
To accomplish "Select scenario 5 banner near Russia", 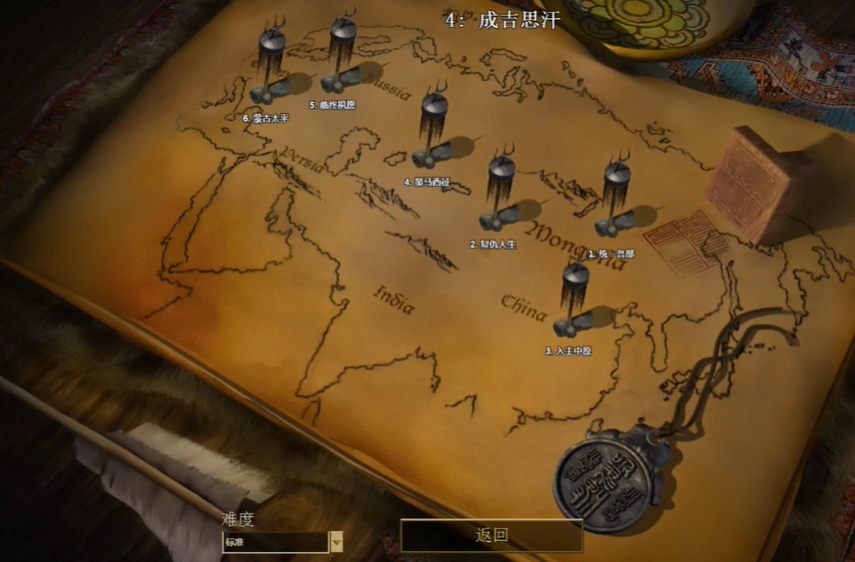I will 342,60.
